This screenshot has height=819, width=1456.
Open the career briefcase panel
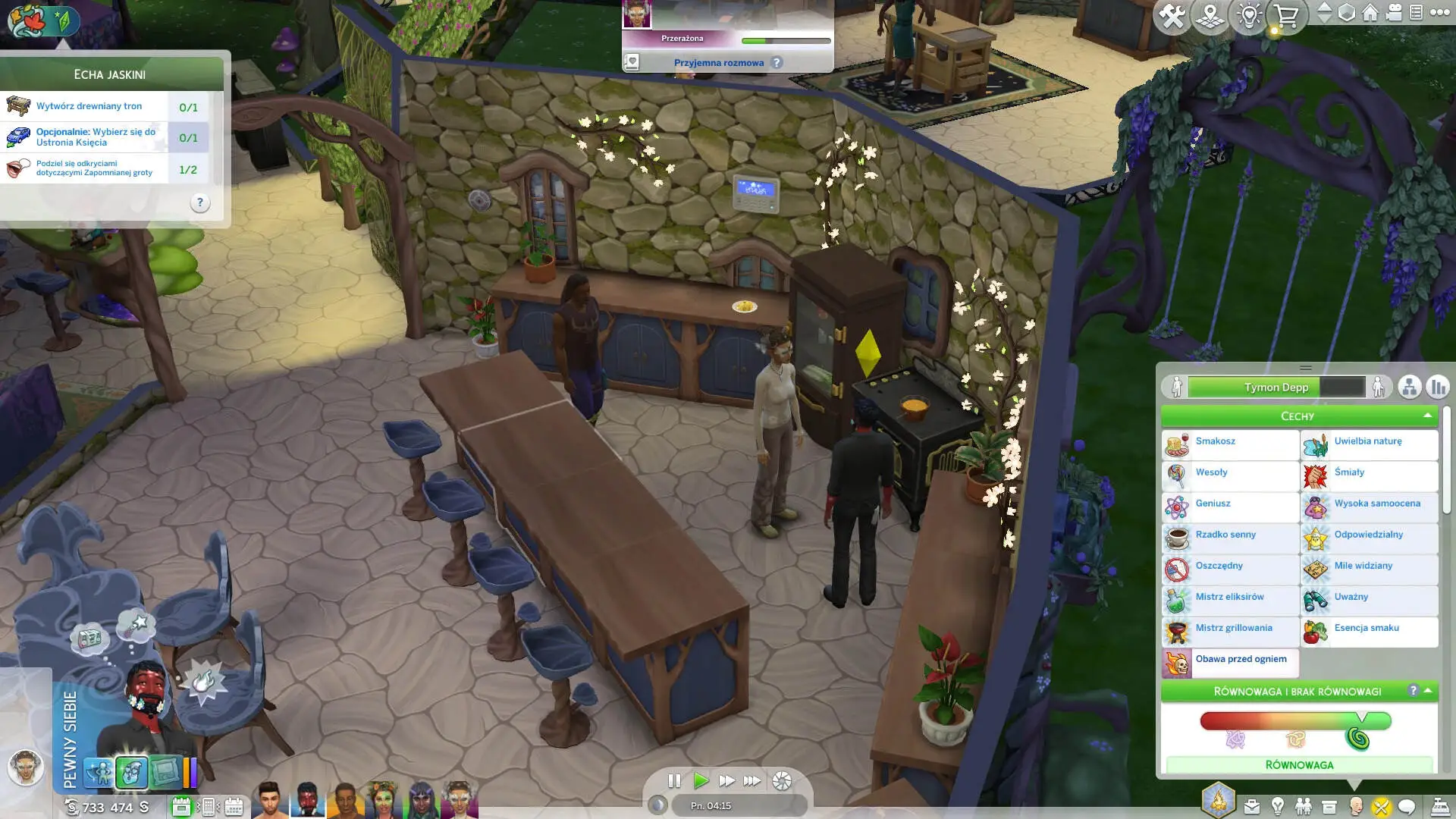[x=1252, y=807]
